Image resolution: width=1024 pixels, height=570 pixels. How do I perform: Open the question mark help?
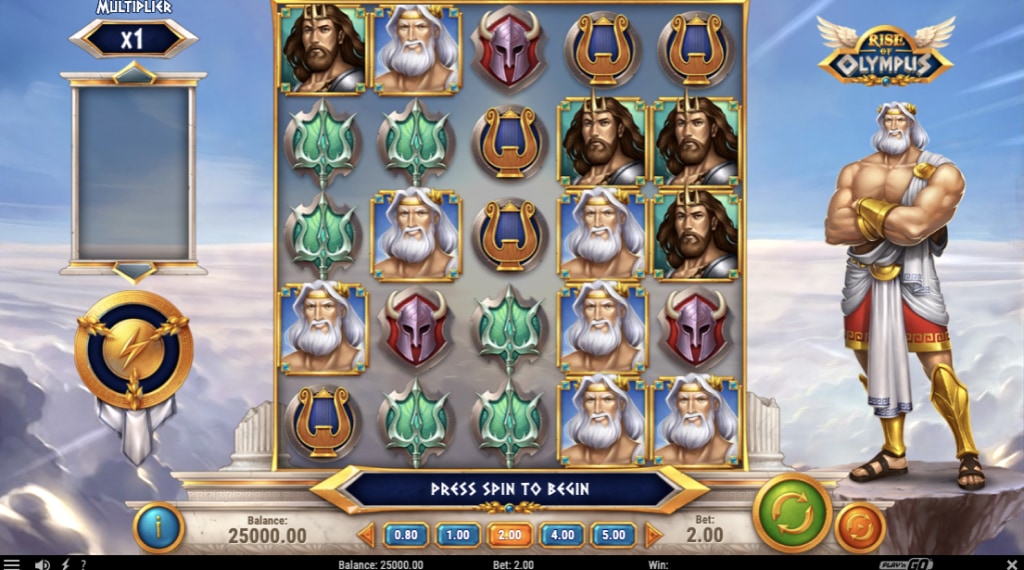pos(82,564)
